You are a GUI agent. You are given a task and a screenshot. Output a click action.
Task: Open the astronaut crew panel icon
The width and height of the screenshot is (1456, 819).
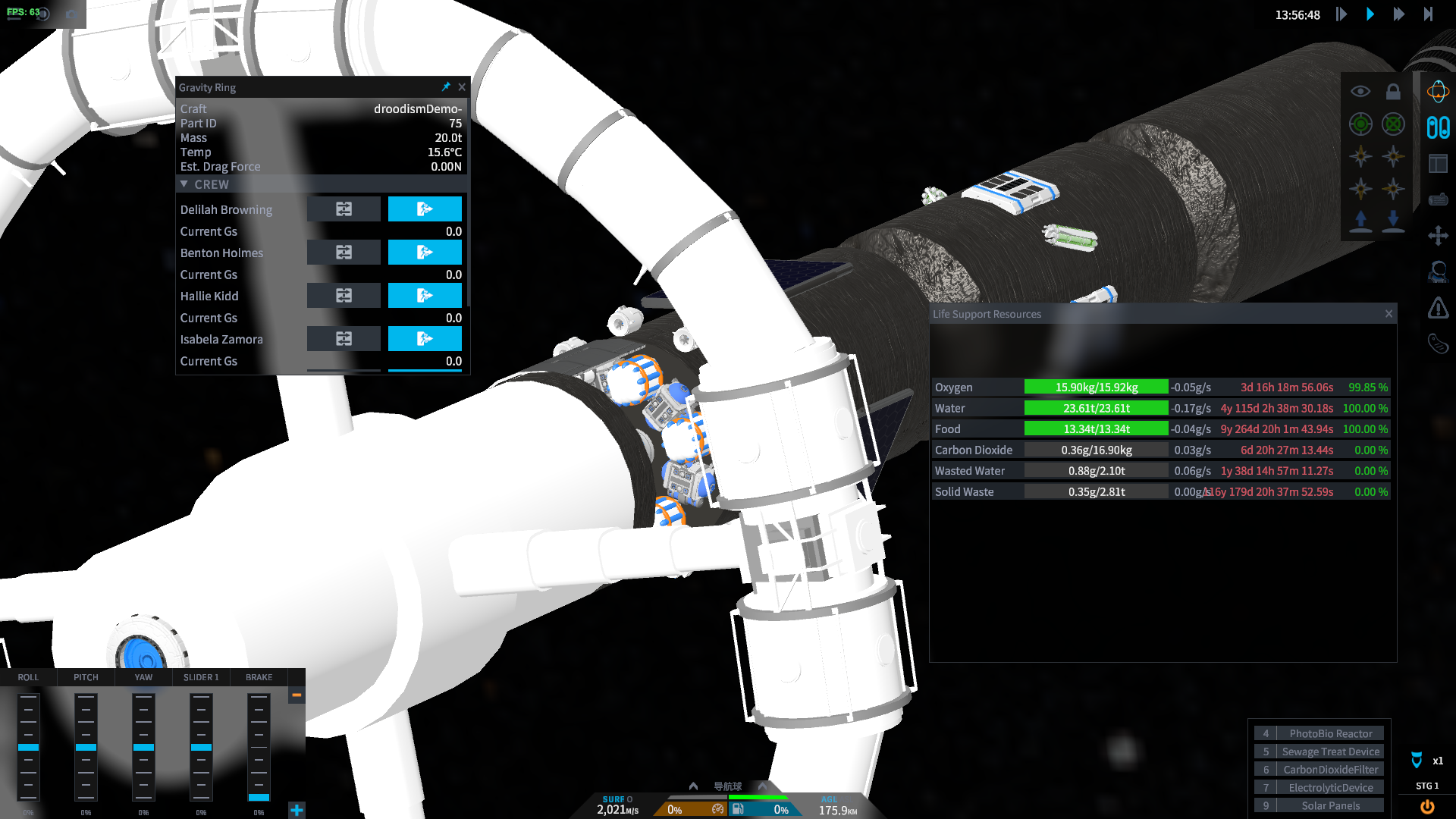point(1438,271)
